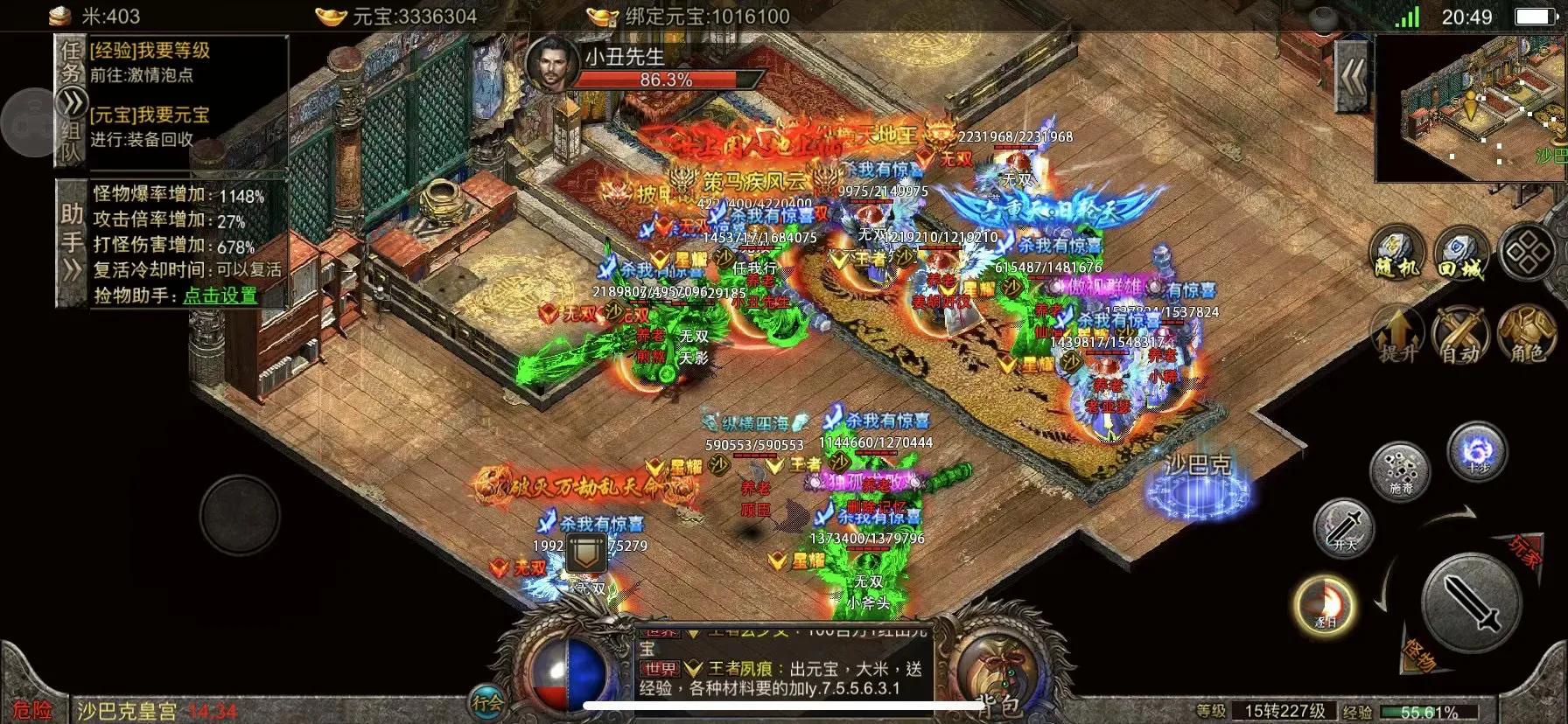1568x724 pixels.
Task: Cast the 施毒 poison skill
Action: click(x=1398, y=470)
